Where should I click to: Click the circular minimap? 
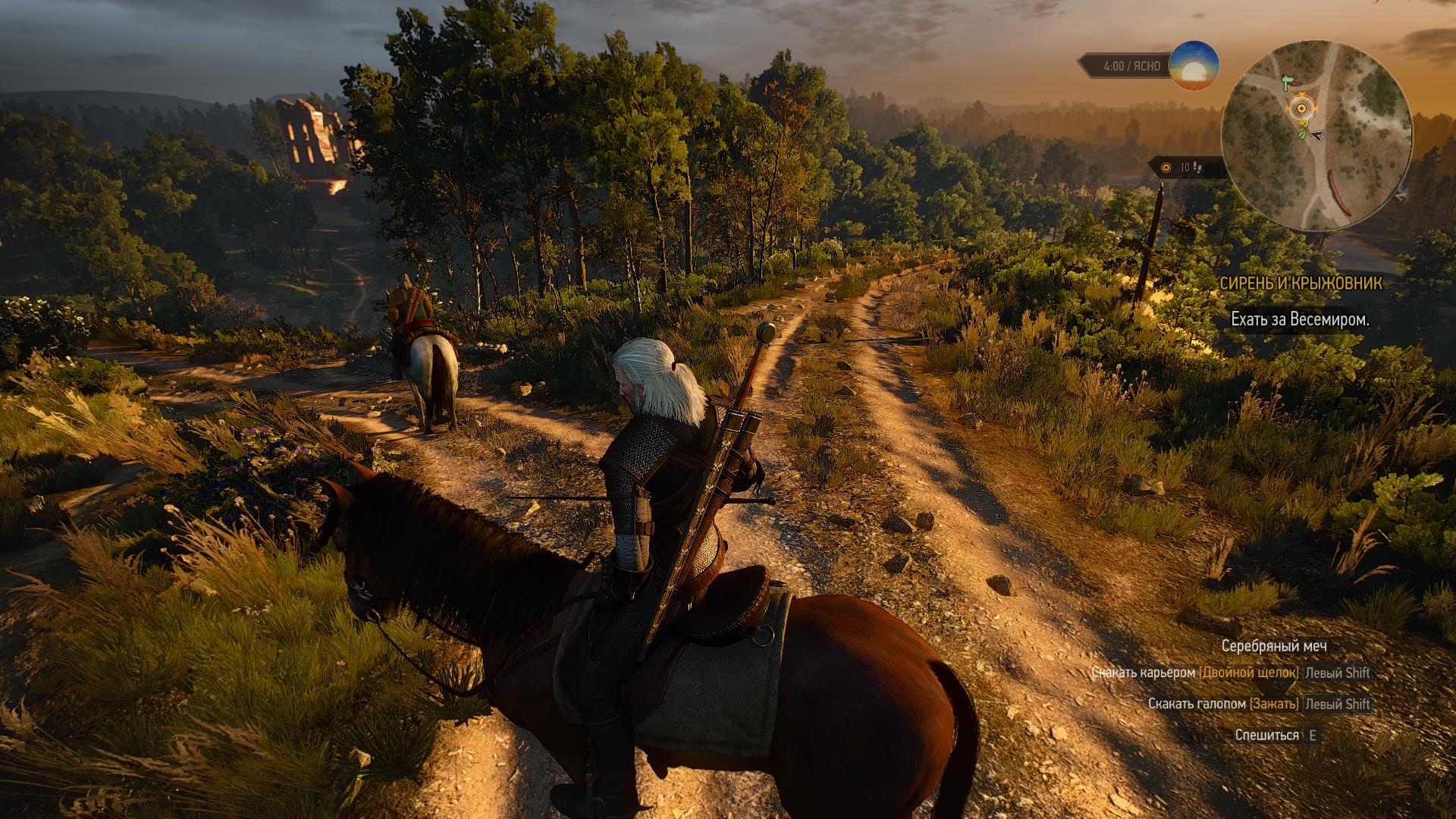1316,136
